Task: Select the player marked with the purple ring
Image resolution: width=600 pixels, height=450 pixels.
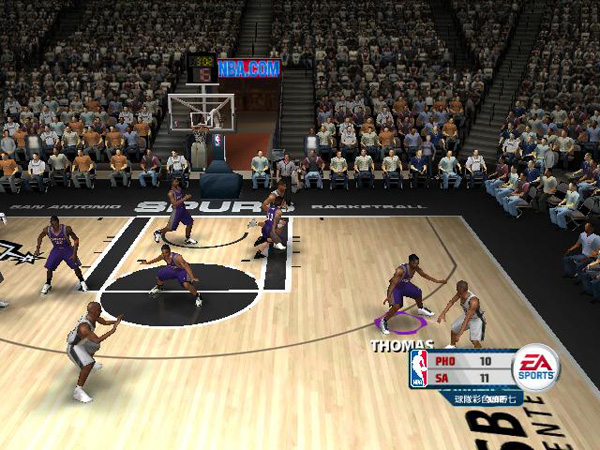Action: 404,293
